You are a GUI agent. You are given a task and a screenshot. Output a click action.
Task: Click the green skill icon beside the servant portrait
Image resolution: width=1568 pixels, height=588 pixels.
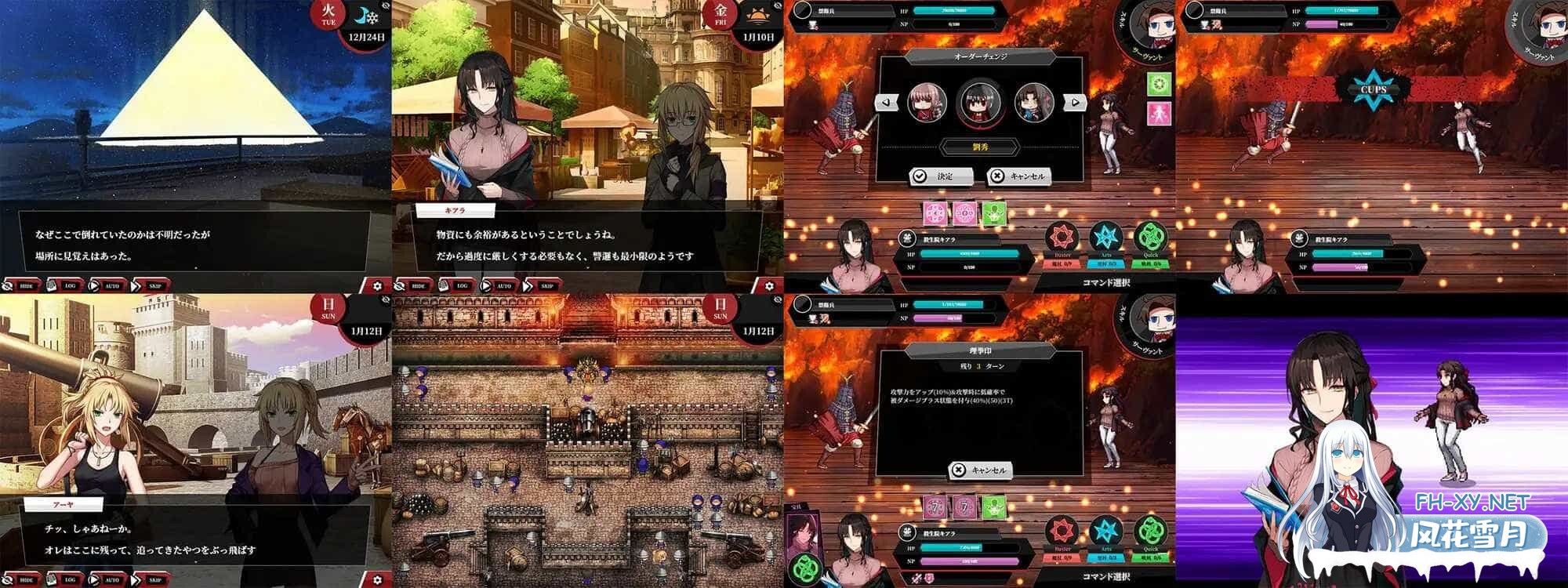[1160, 84]
